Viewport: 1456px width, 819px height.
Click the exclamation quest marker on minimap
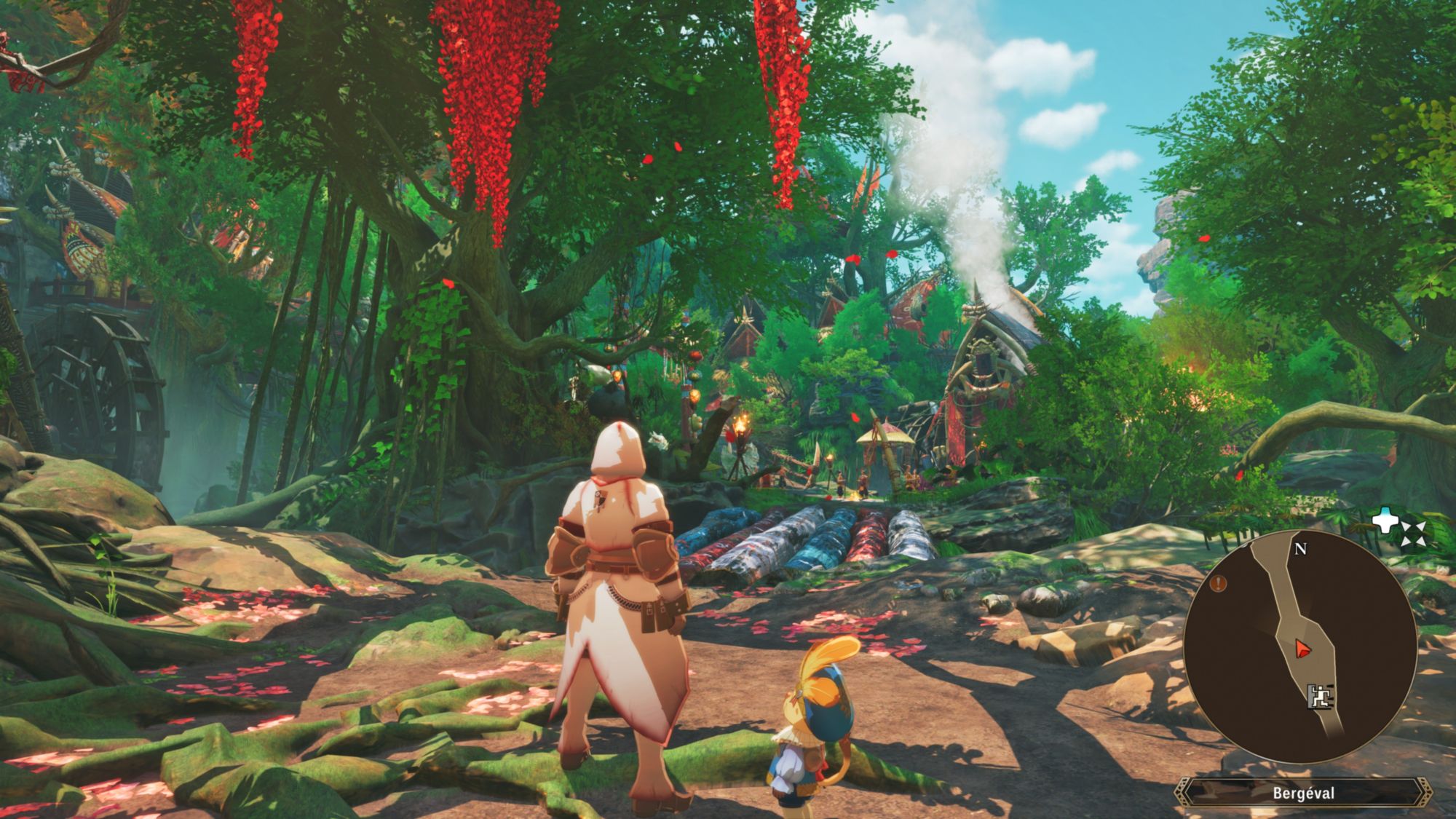[1219, 583]
